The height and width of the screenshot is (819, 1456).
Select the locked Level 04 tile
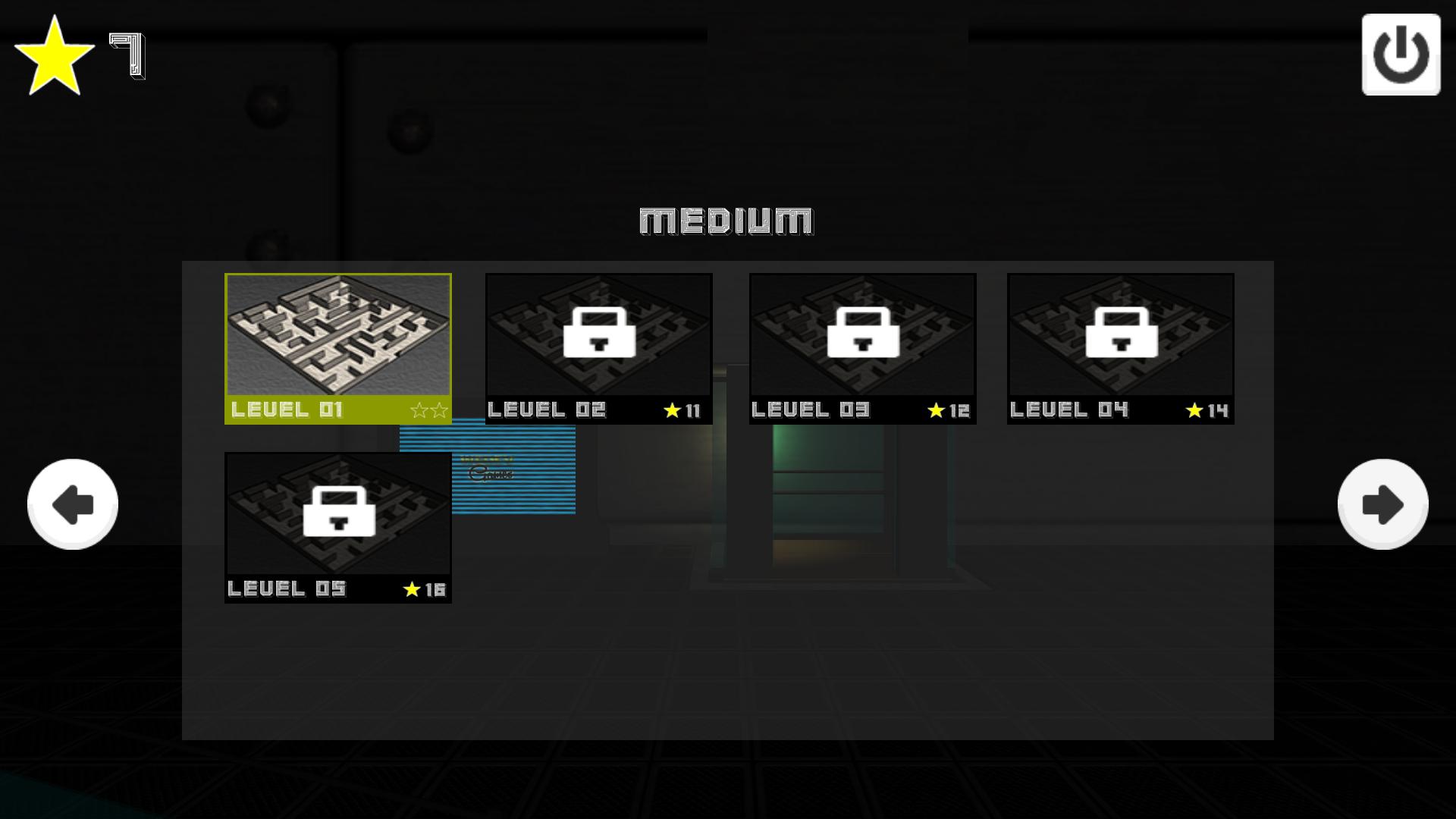pos(1120,348)
